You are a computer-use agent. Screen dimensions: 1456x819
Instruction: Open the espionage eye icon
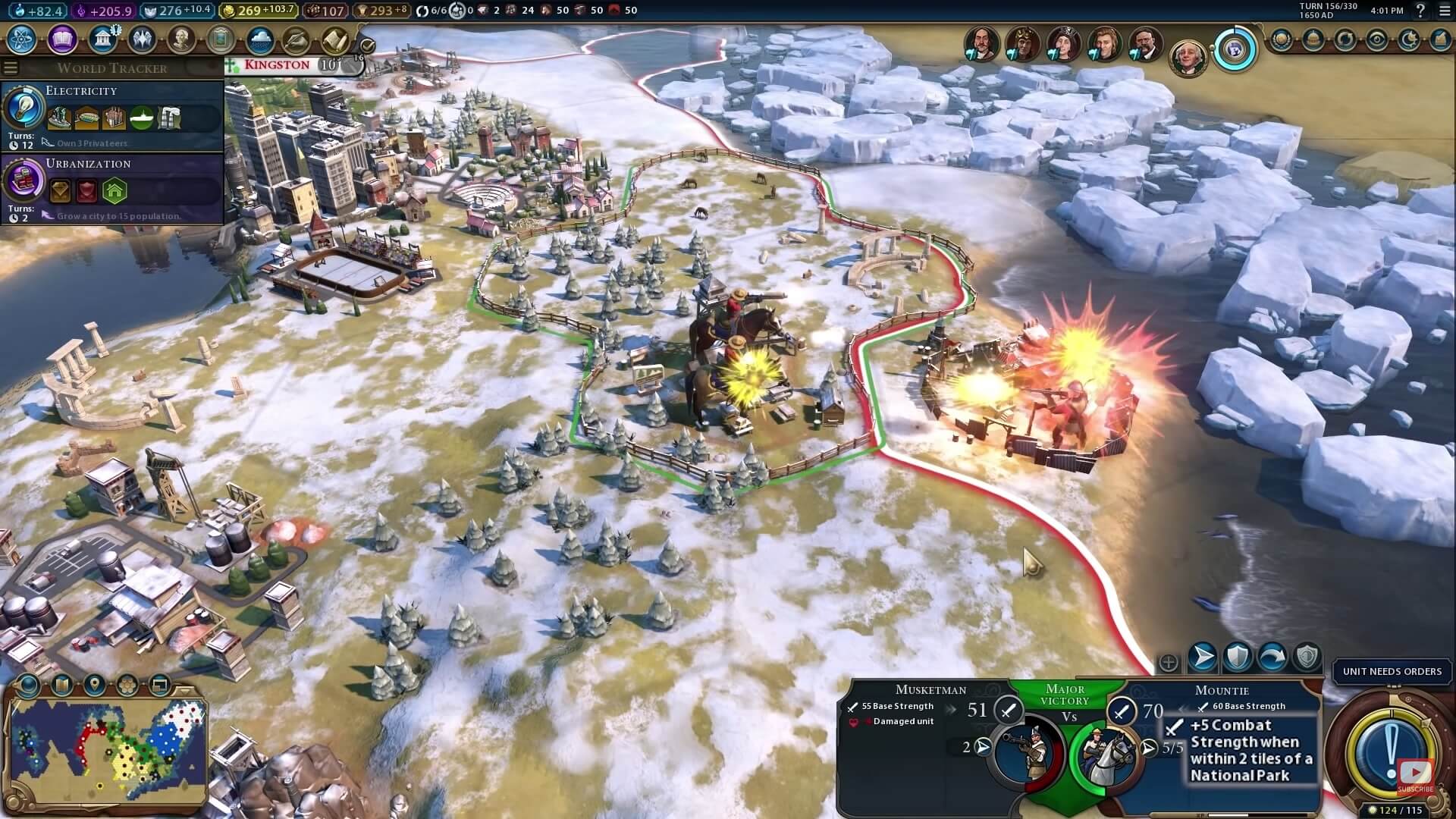point(1376,39)
